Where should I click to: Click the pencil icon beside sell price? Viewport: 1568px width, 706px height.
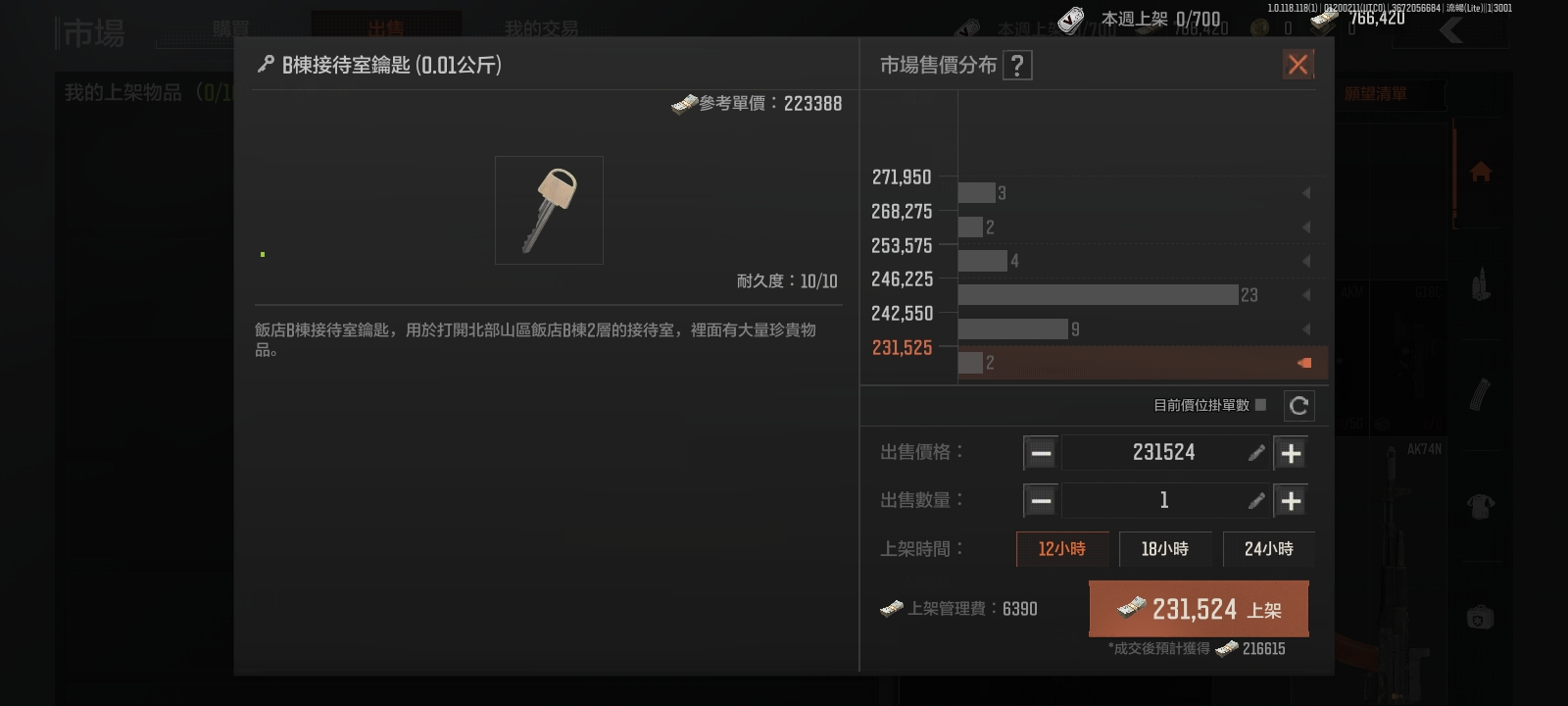tap(1257, 452)
